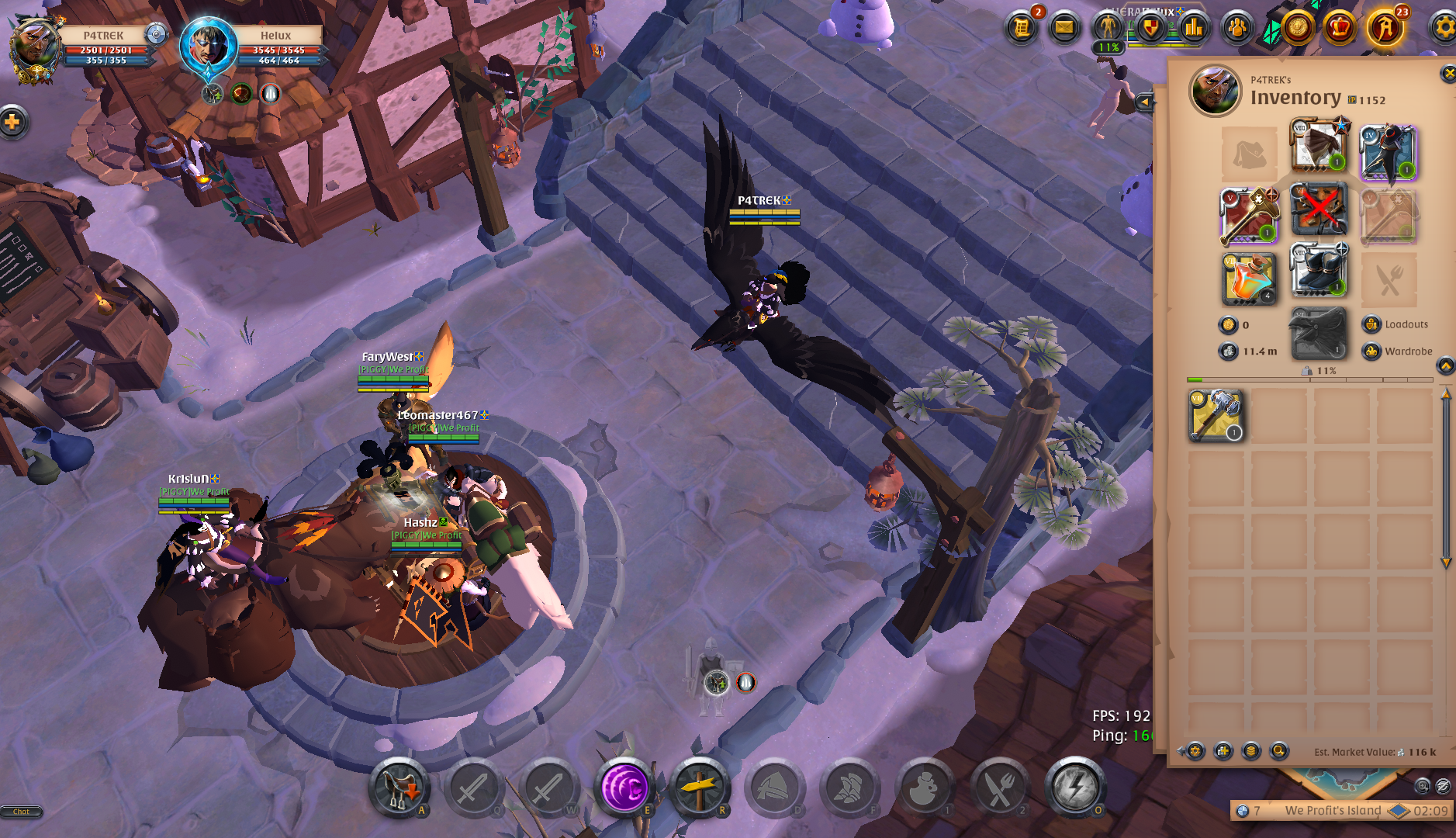The width and height of the screenshot is (1456, 838).
Task: Select the equipped hood helmet slot
Action: (1318, 145)
